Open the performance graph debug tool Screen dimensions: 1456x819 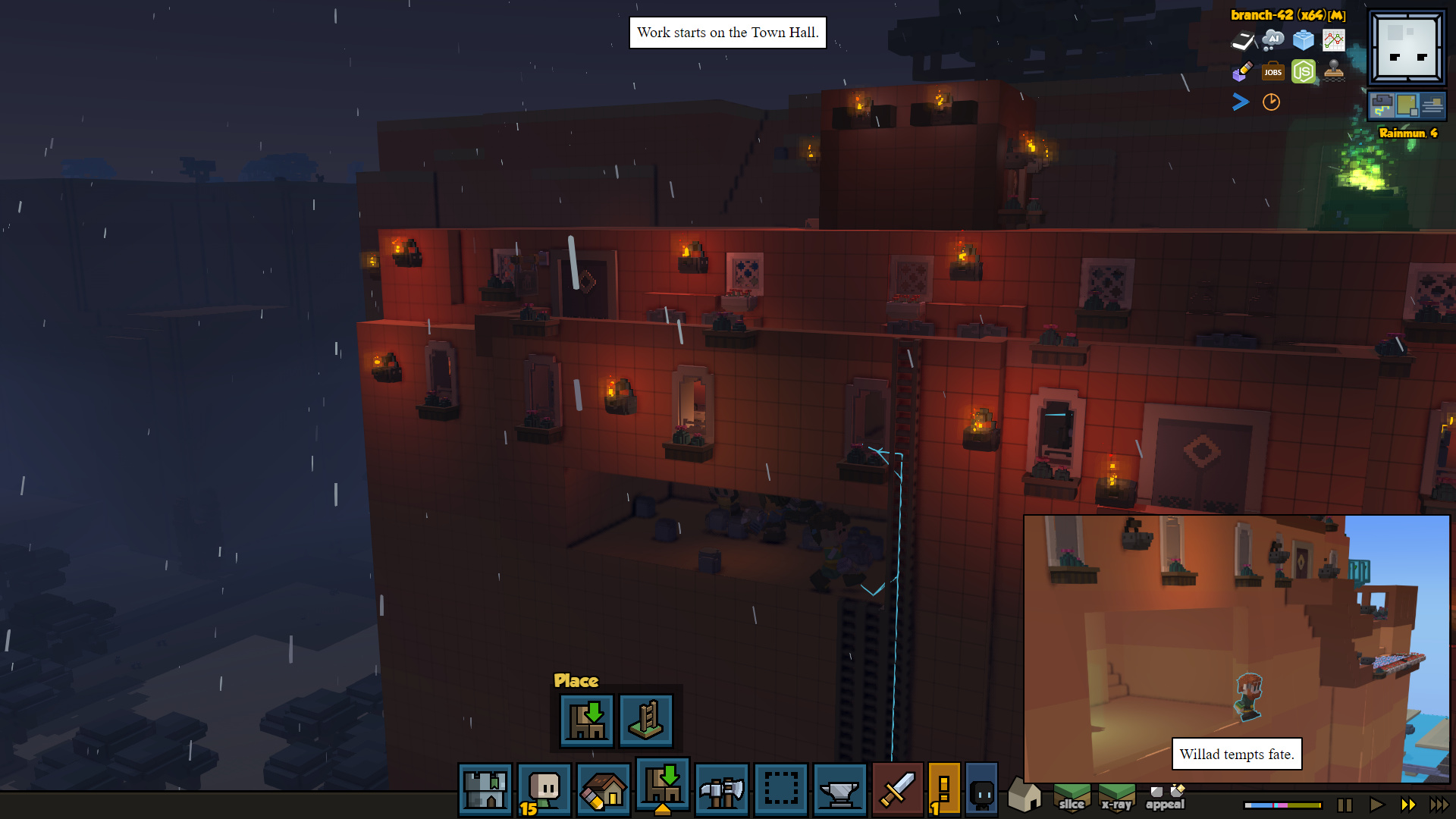(1333, 39)
